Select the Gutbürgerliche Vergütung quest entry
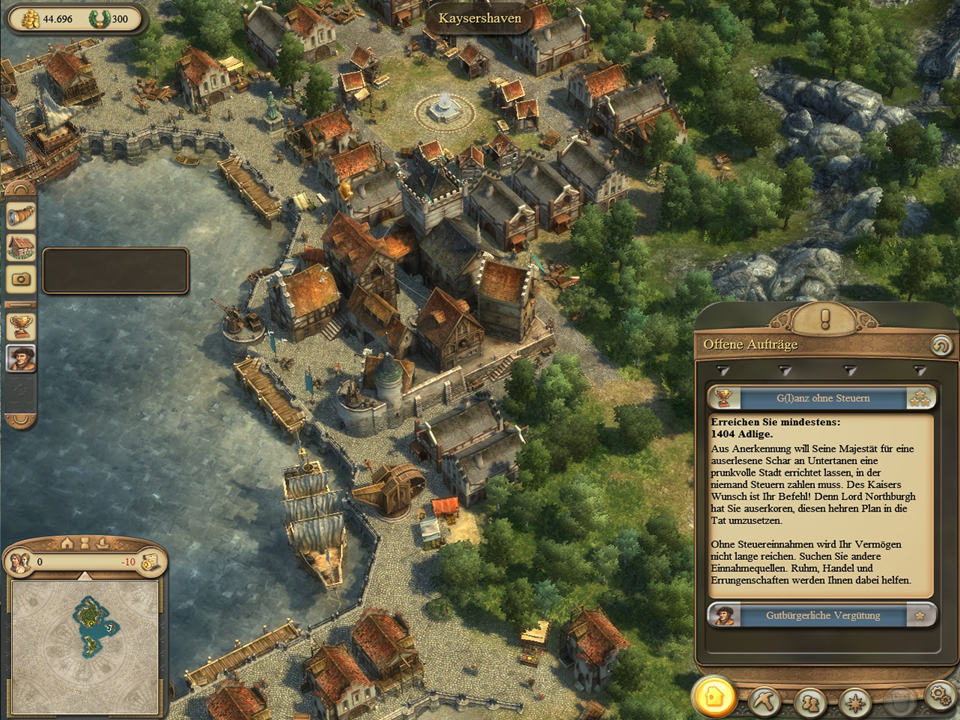Viewport: 960px width, 720px height. pyautogui.click(x=822, y=614)
